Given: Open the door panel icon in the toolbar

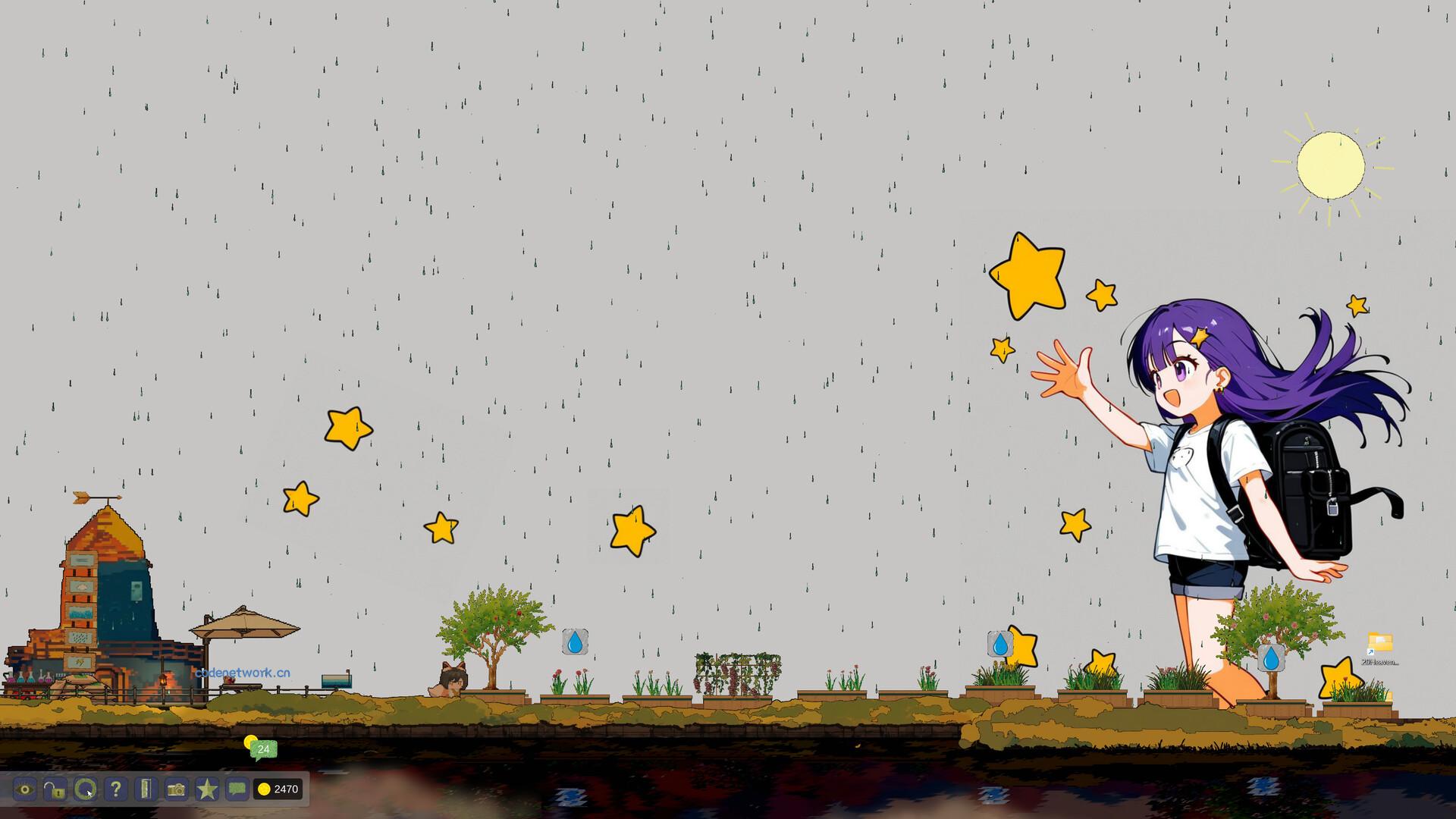Looking at the screenshot, I should point(146,789).
